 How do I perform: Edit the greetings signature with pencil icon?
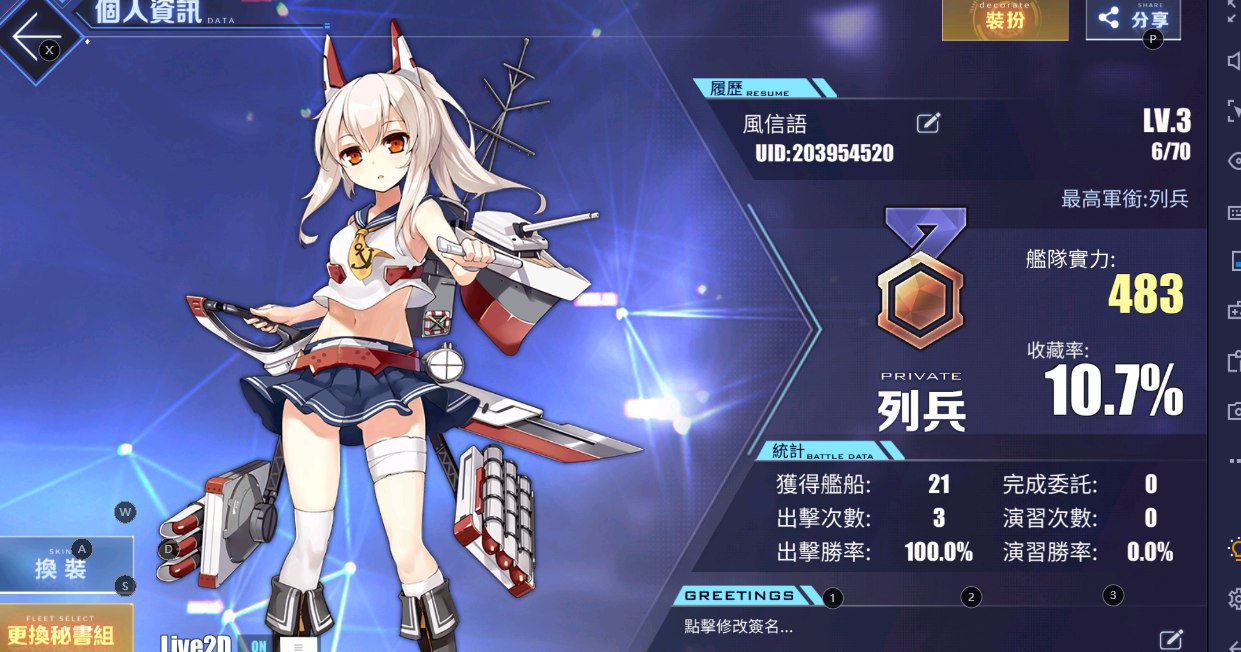[1170, 638]
